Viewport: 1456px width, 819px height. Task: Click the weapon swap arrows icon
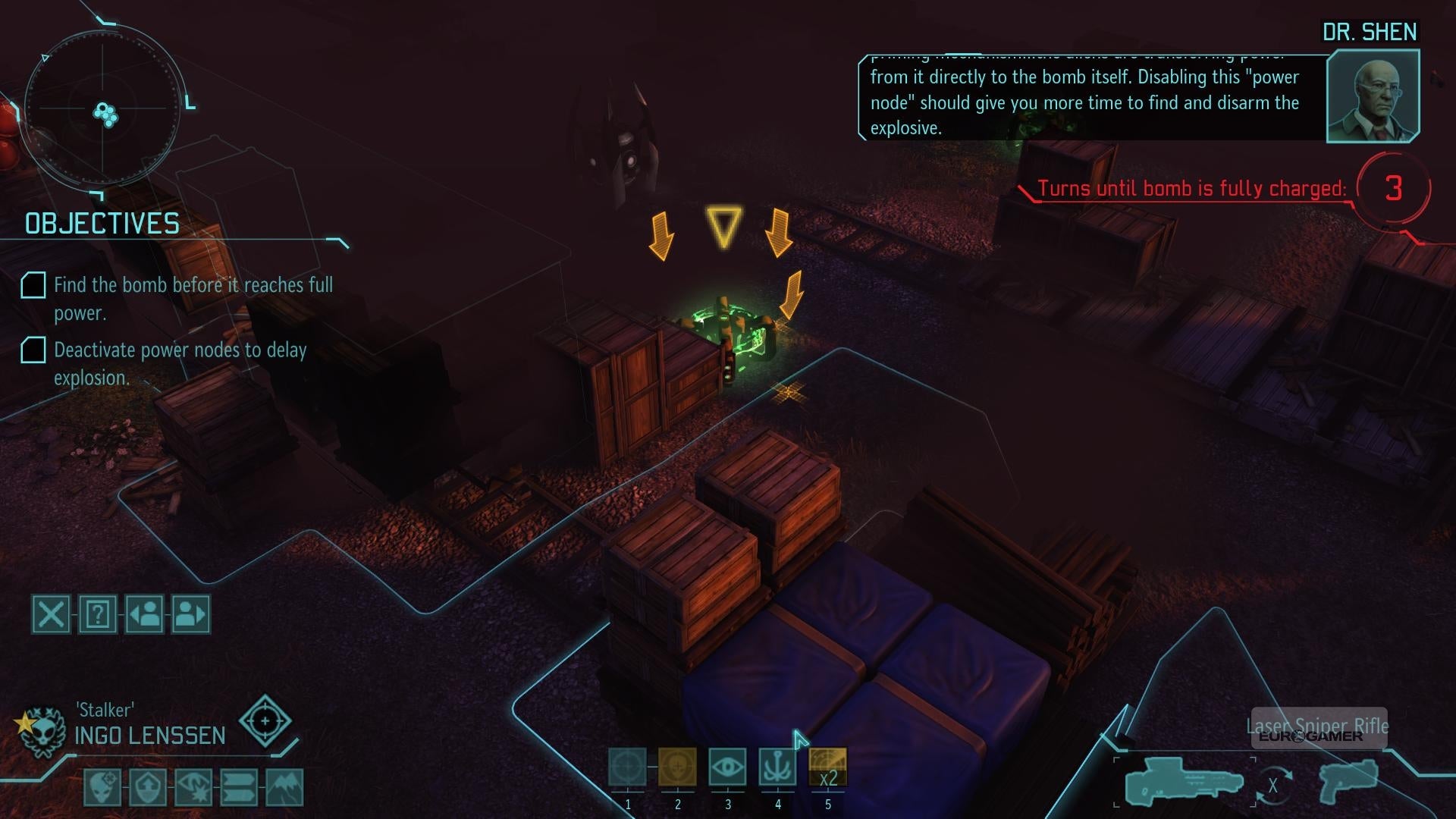point(1272,785)
